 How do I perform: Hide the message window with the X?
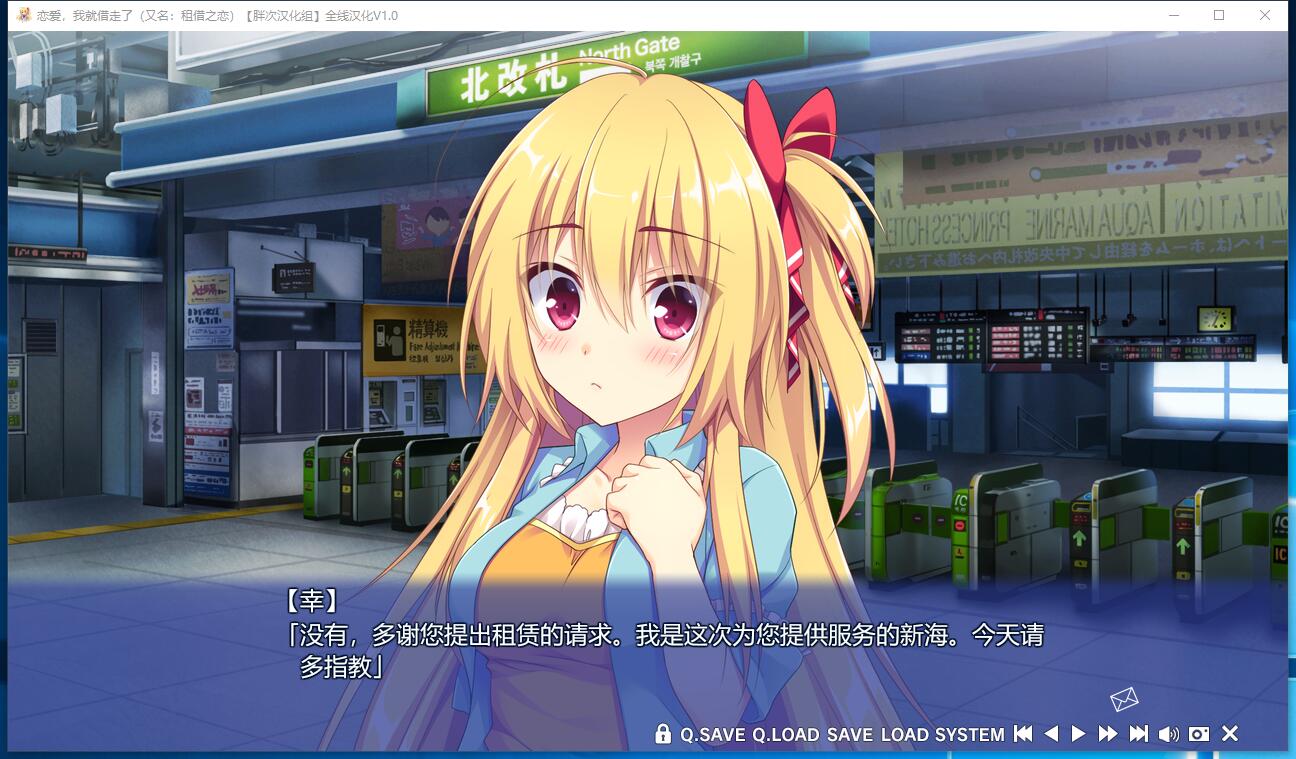pyautogui.click(x=1230, y=734)
